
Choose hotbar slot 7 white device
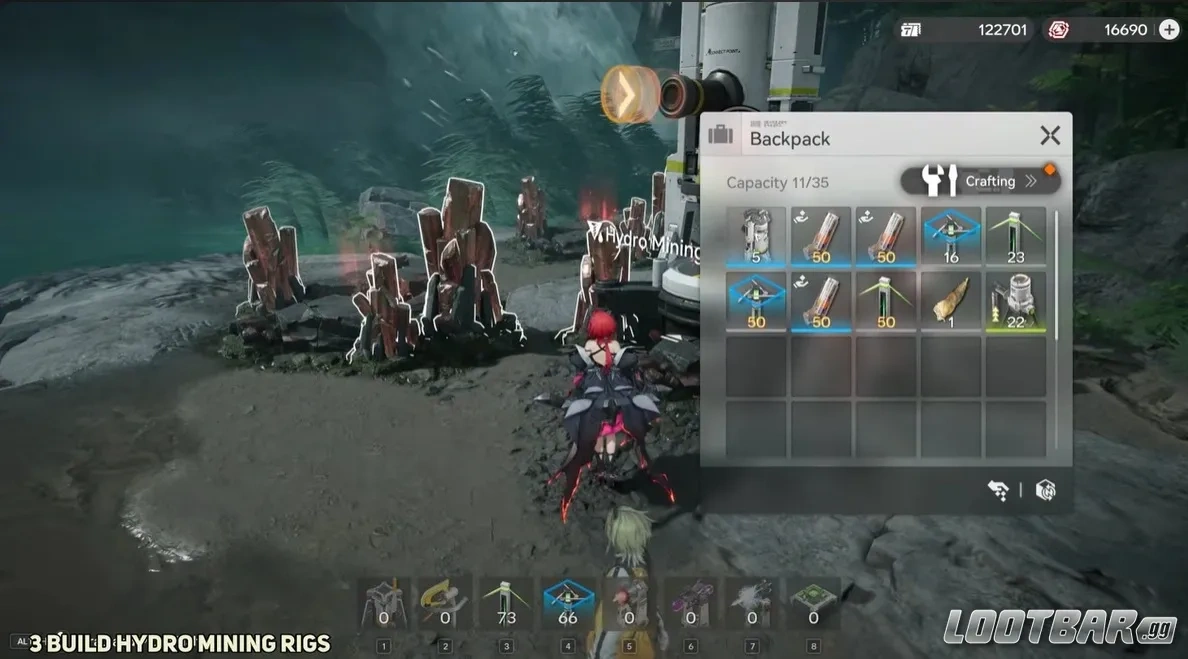[x=752, y=603]
